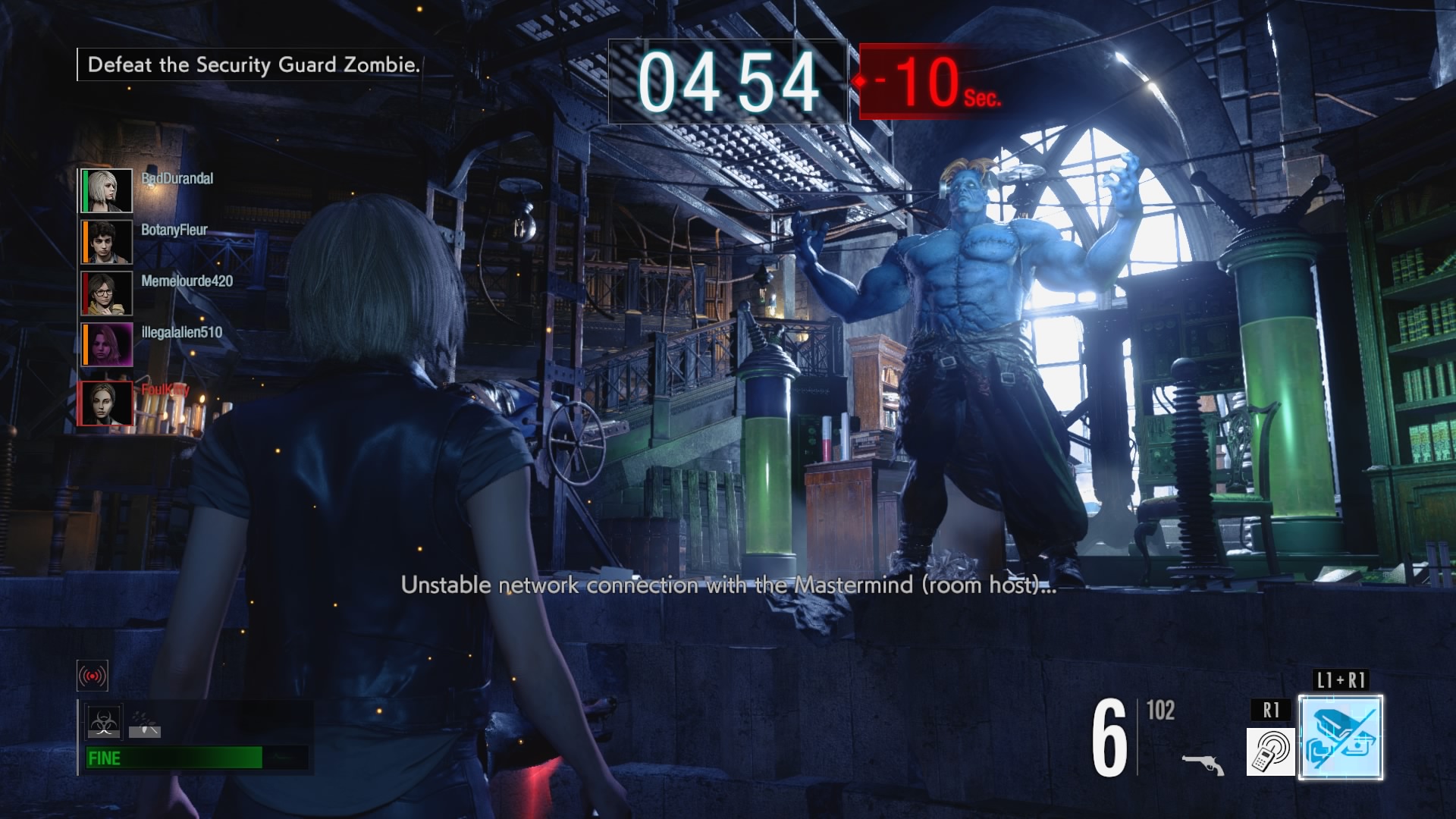Select the Security Guard Zombie objective tracker

253,64
